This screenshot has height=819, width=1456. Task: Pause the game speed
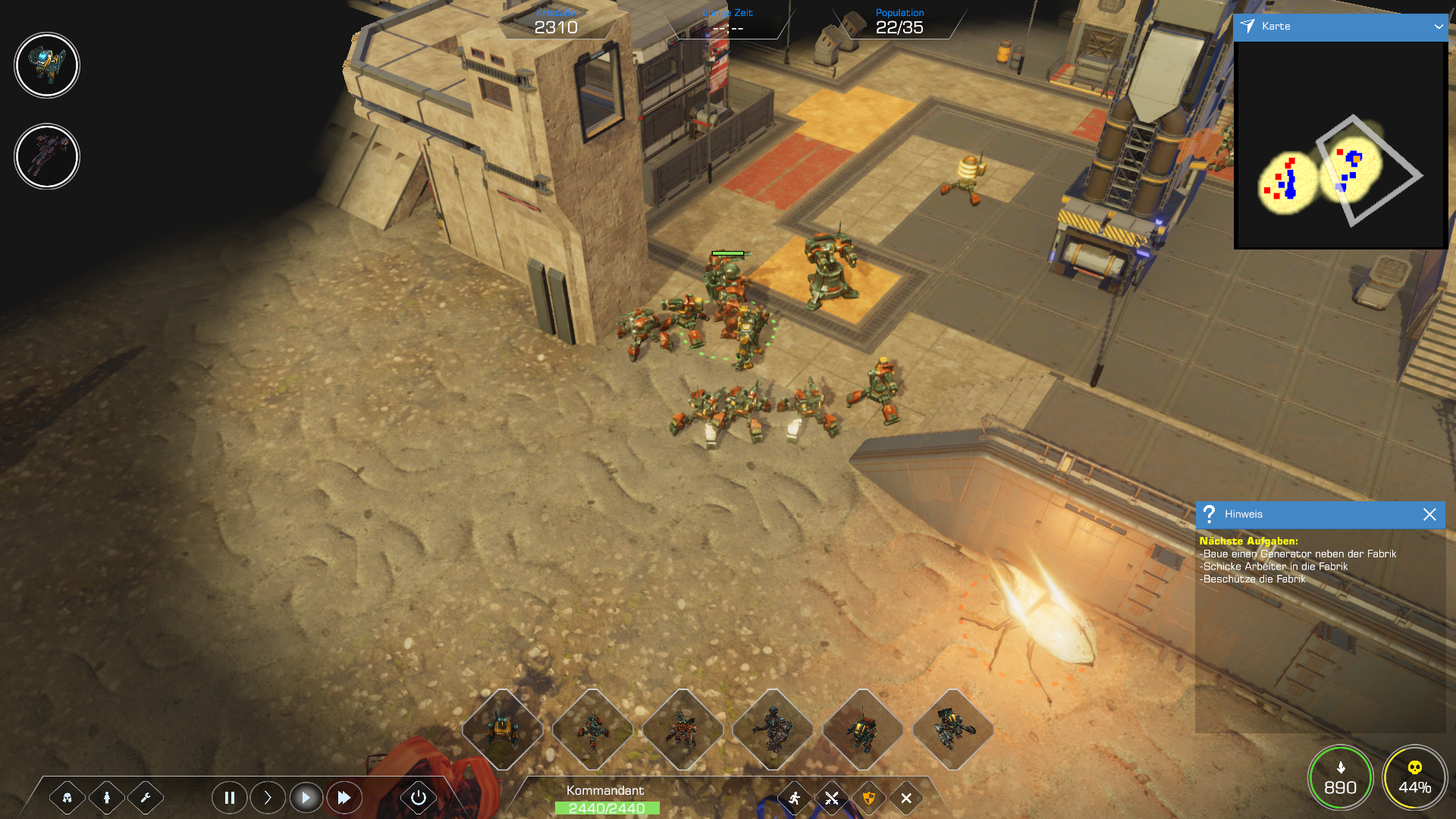point(229,798)
